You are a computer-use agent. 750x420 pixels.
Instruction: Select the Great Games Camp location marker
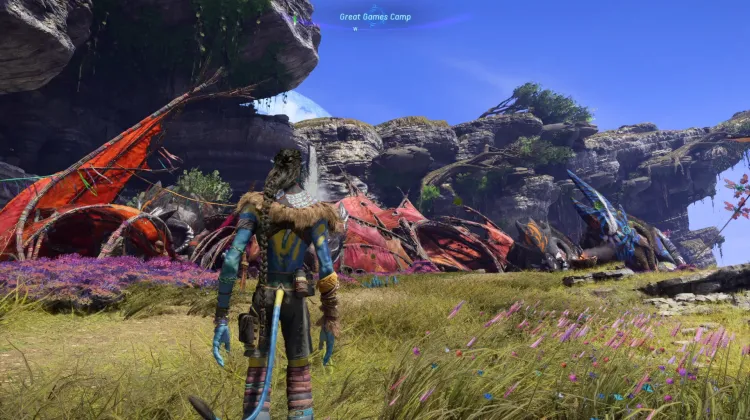pyautogui.click(x=375, y=17)
